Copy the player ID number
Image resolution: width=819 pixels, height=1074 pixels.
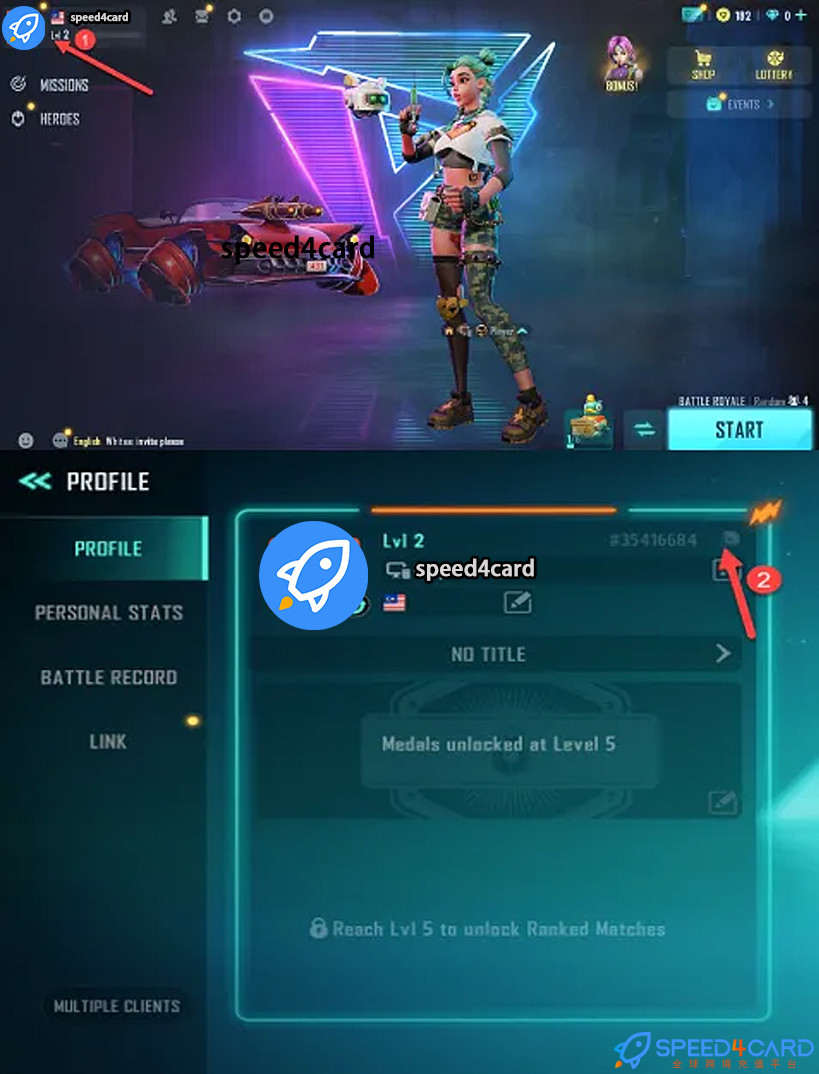point(731,539)
